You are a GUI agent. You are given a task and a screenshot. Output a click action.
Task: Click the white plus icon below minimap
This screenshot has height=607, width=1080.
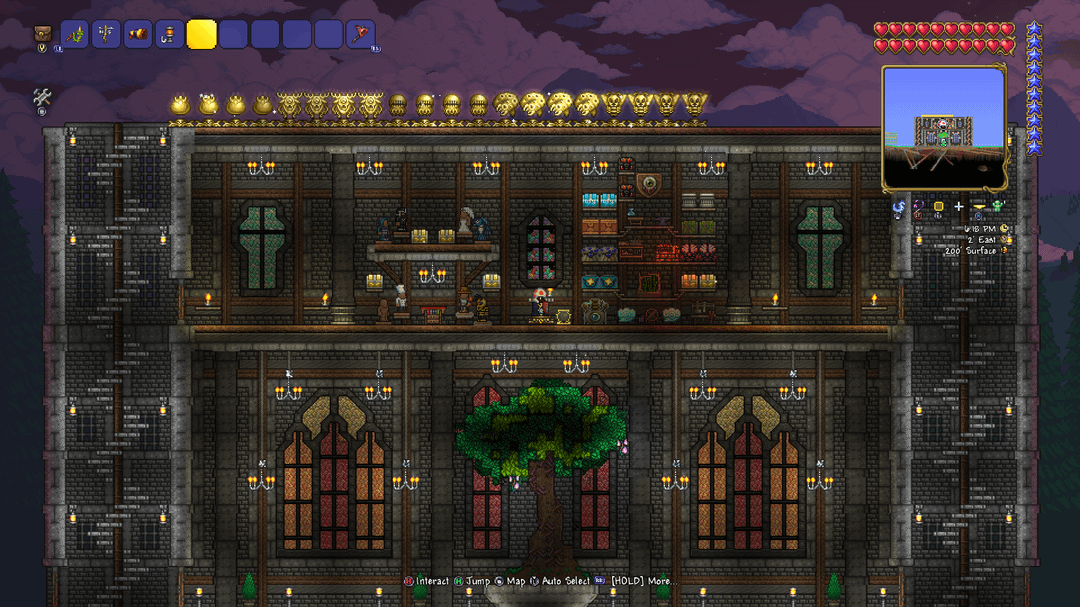959,207
